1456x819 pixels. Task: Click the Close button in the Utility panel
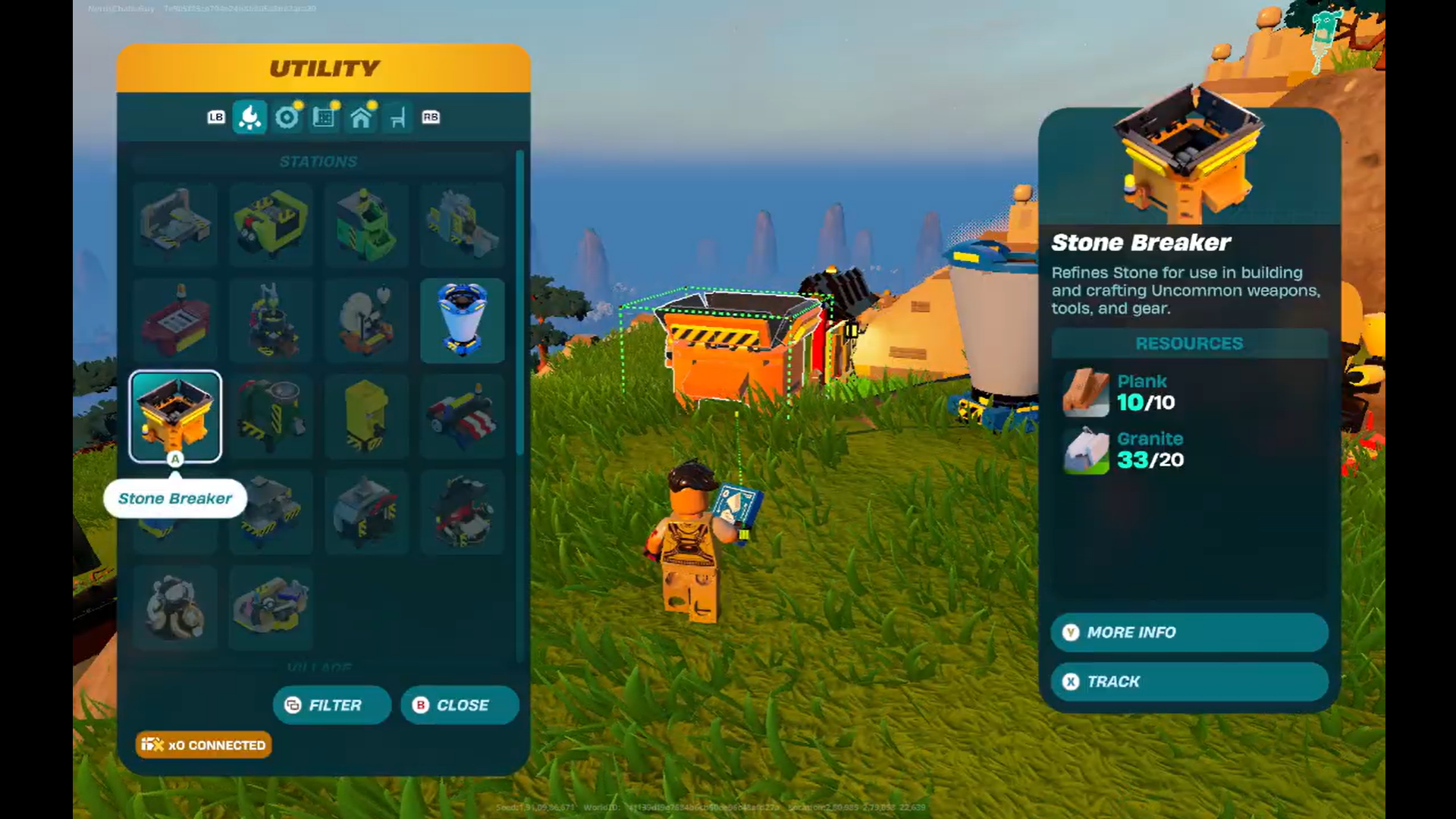point(460,705)
